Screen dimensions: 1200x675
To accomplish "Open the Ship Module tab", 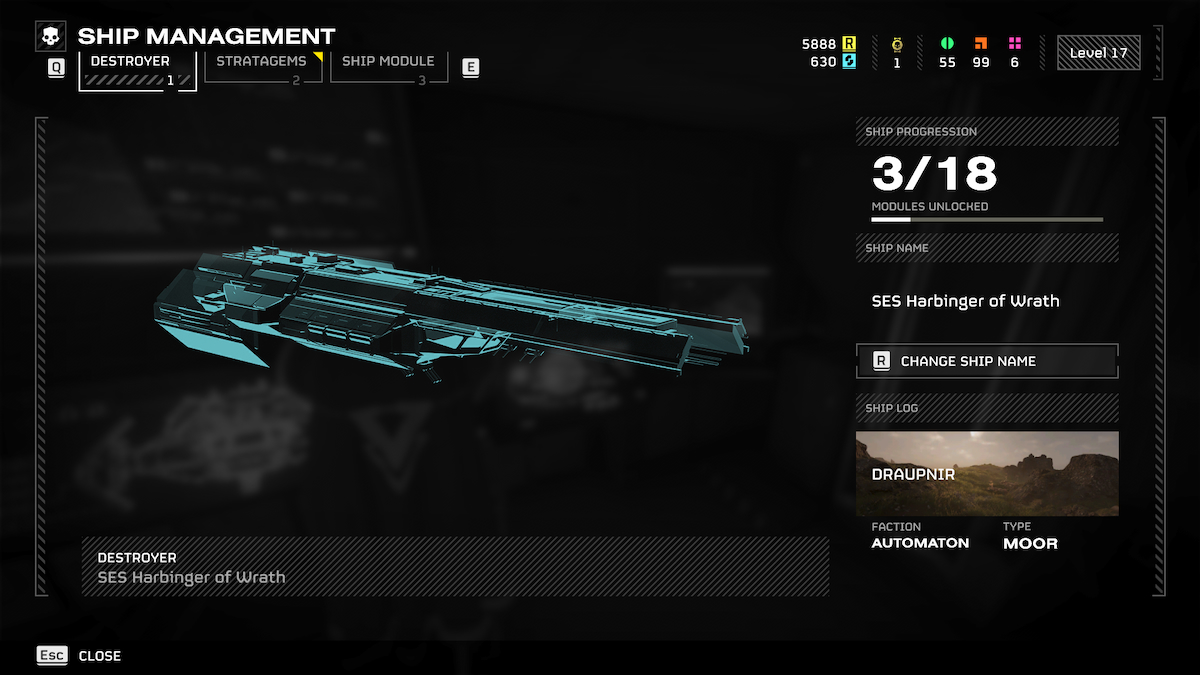I will coord(388,67).
